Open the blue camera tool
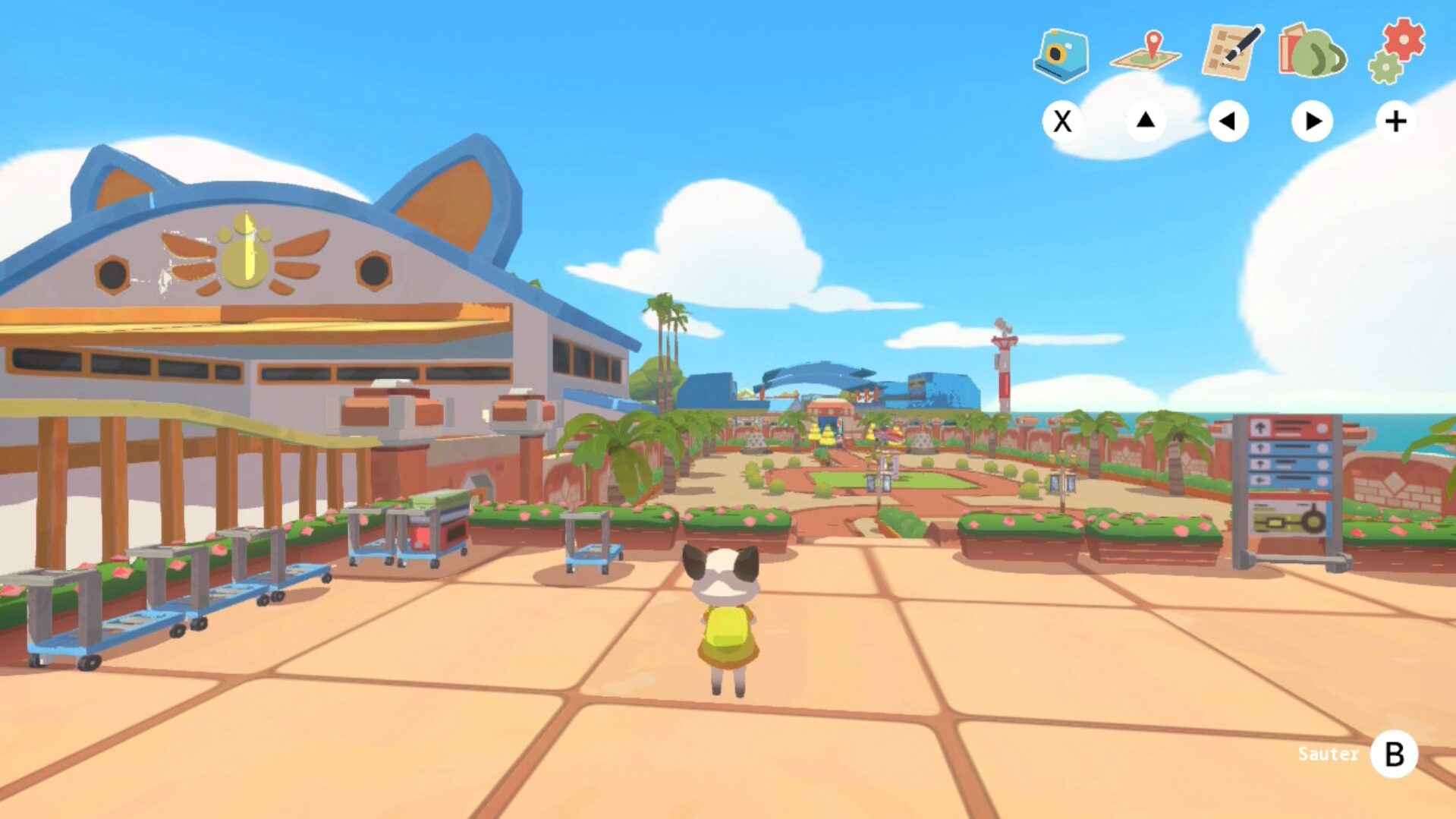 (1061, 55)
